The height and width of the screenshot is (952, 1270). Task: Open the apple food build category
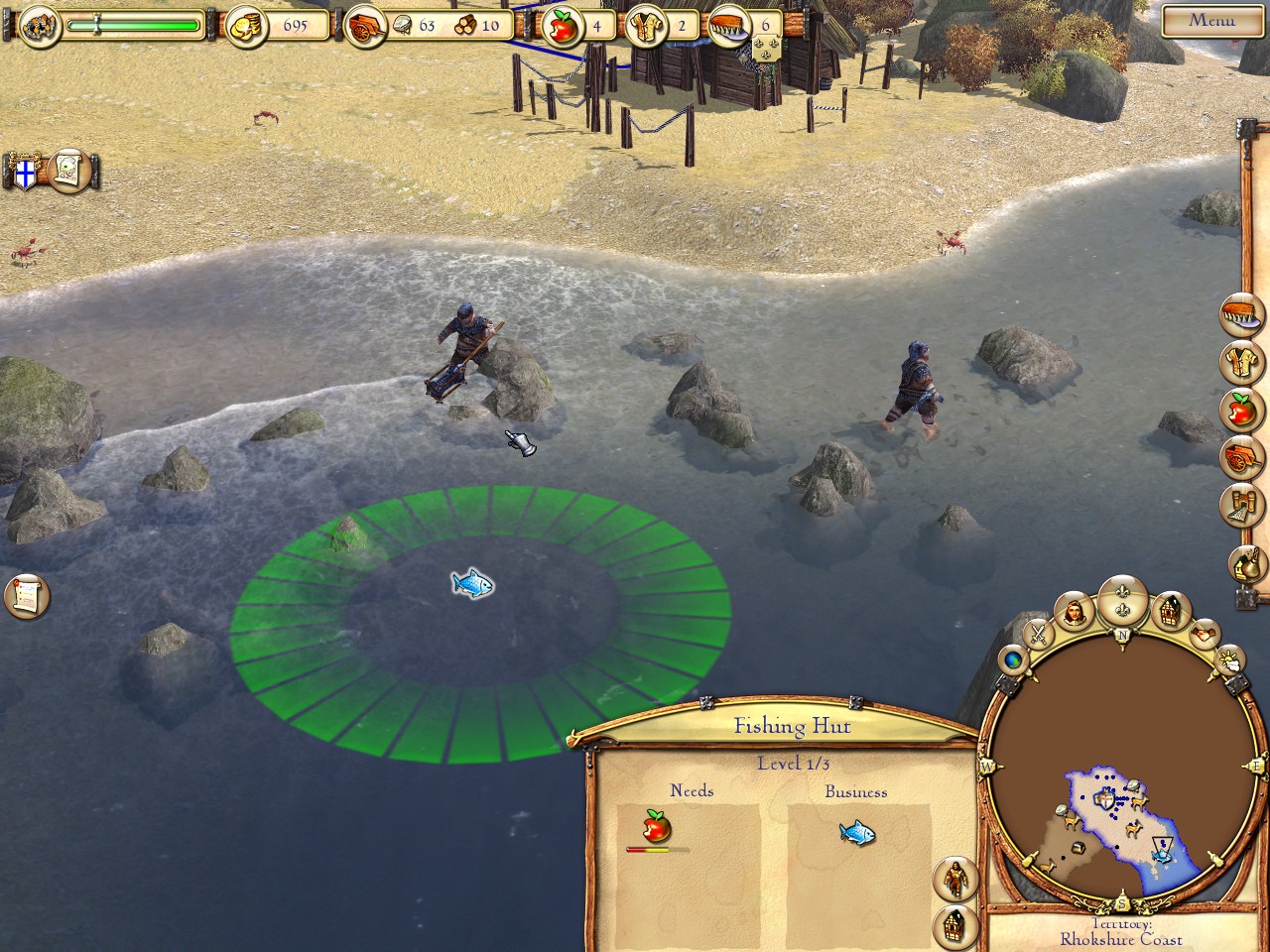1242,409
